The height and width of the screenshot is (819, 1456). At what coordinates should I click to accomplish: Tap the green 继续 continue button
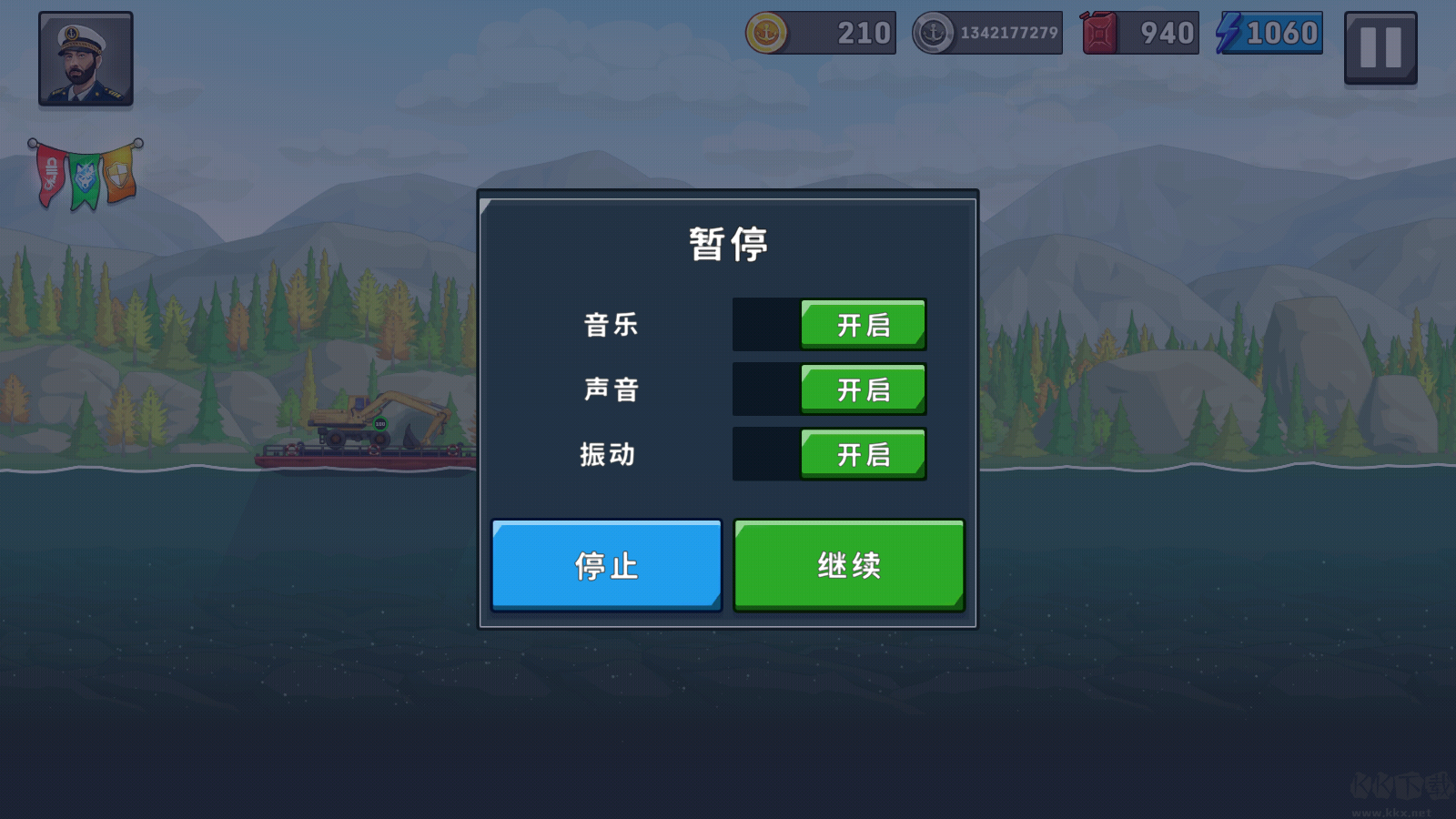pyautogui.click(x=847, y=564)
